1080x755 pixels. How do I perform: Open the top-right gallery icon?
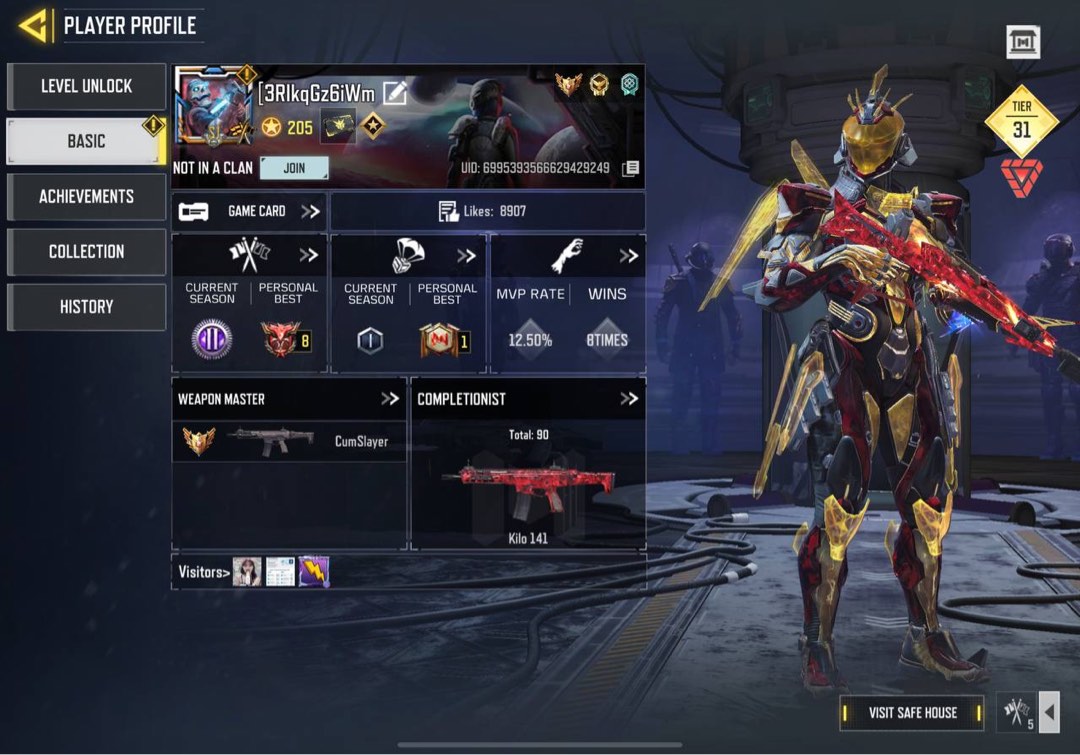coord(1023,42)
